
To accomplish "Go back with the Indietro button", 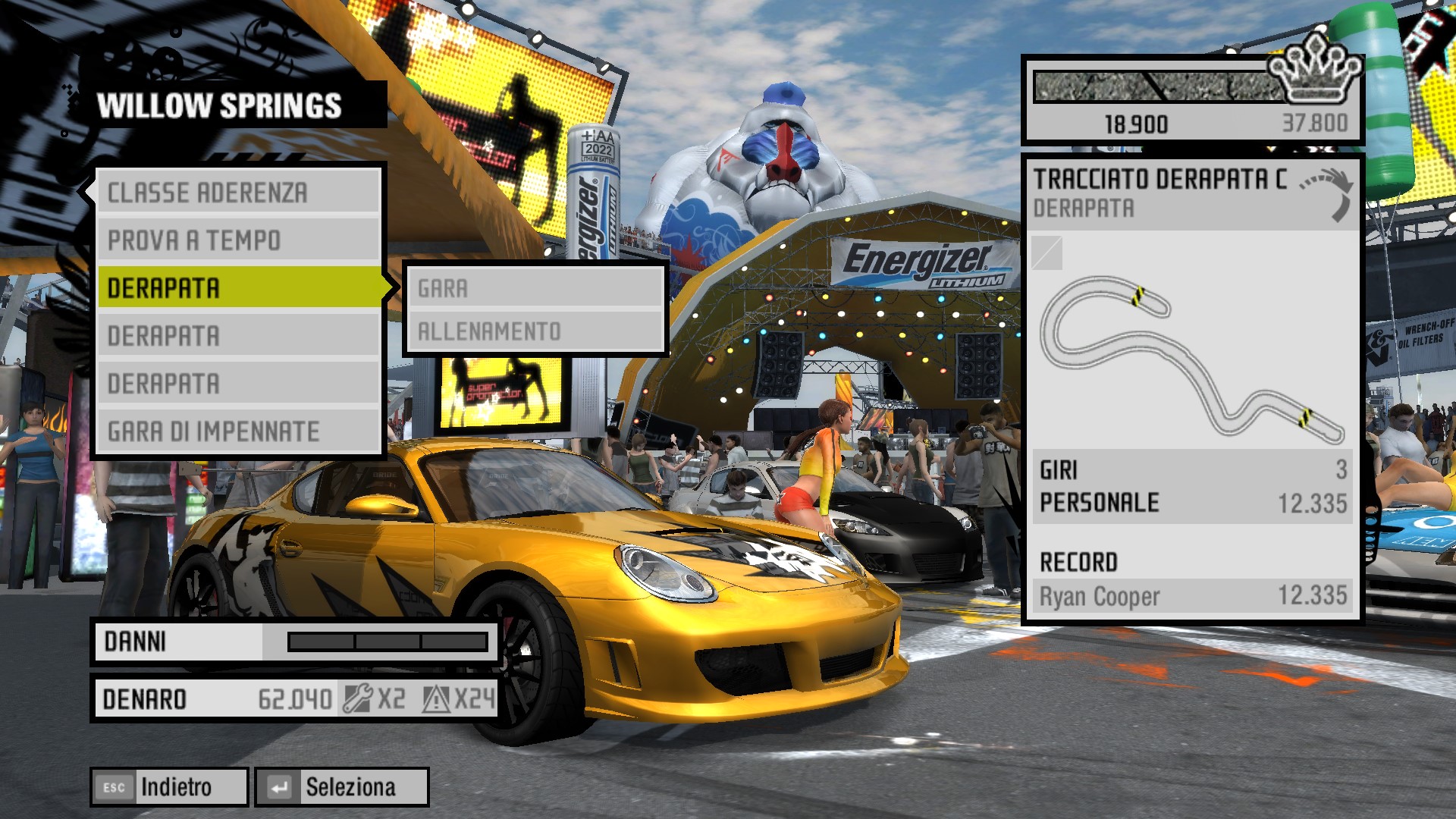I will click(170, 787).
